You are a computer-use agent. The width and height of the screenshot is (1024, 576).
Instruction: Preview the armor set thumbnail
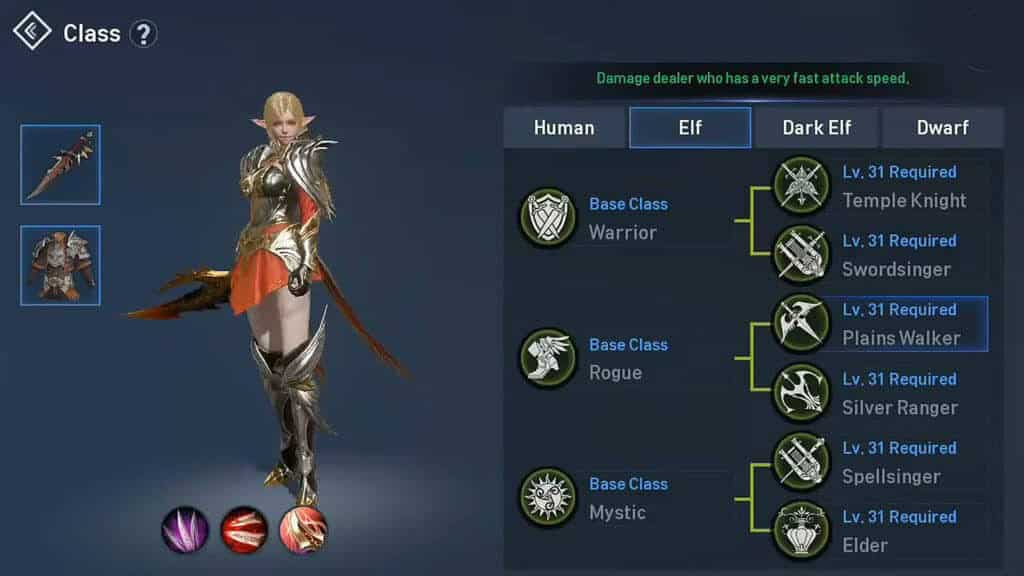click(x=60, y=265)
